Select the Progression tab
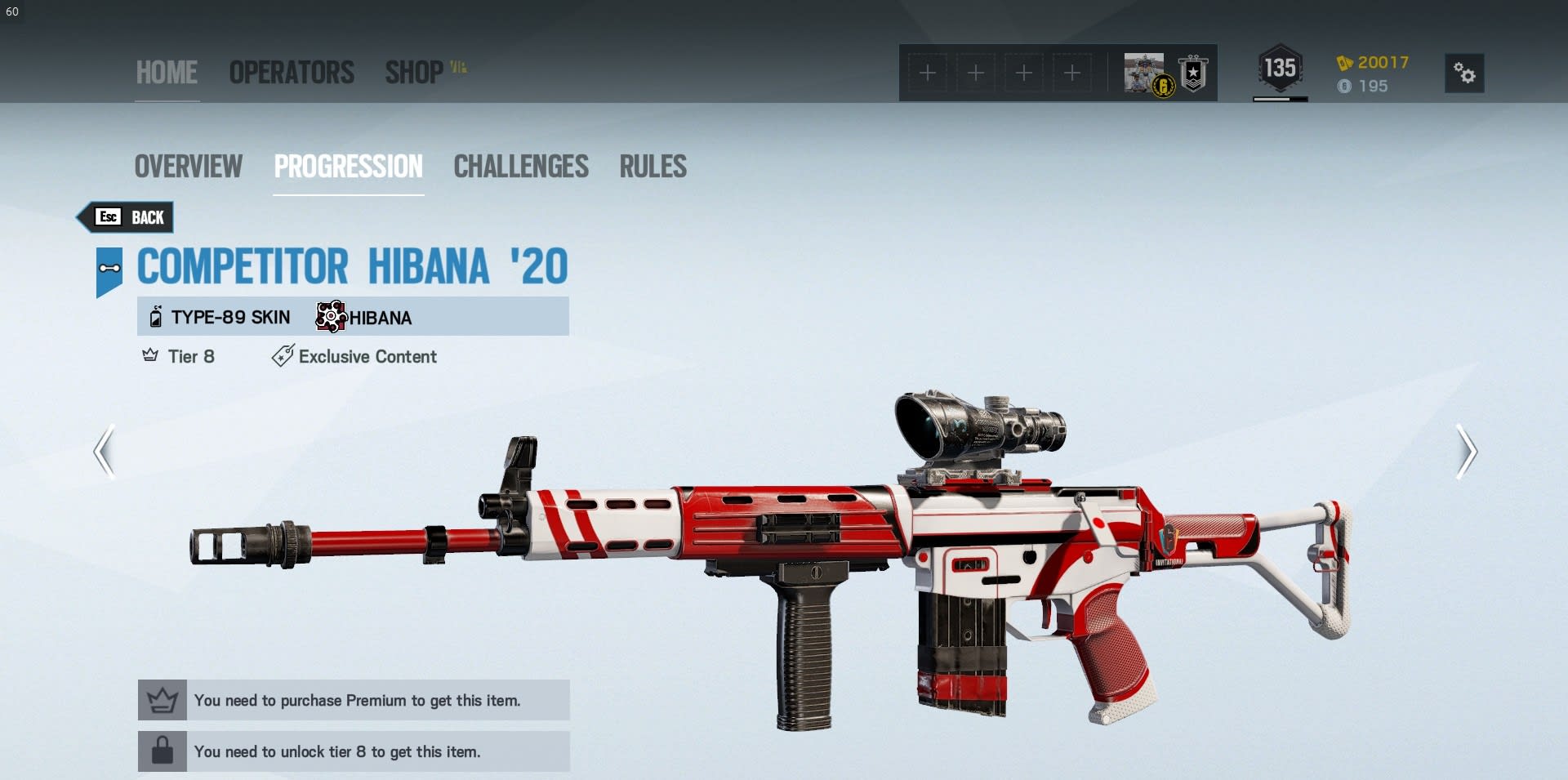 pos(349,167)
